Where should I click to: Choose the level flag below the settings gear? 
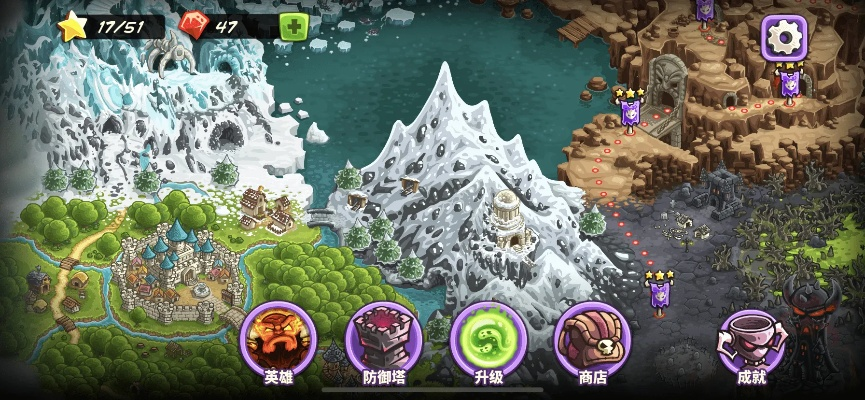(790, 83)
